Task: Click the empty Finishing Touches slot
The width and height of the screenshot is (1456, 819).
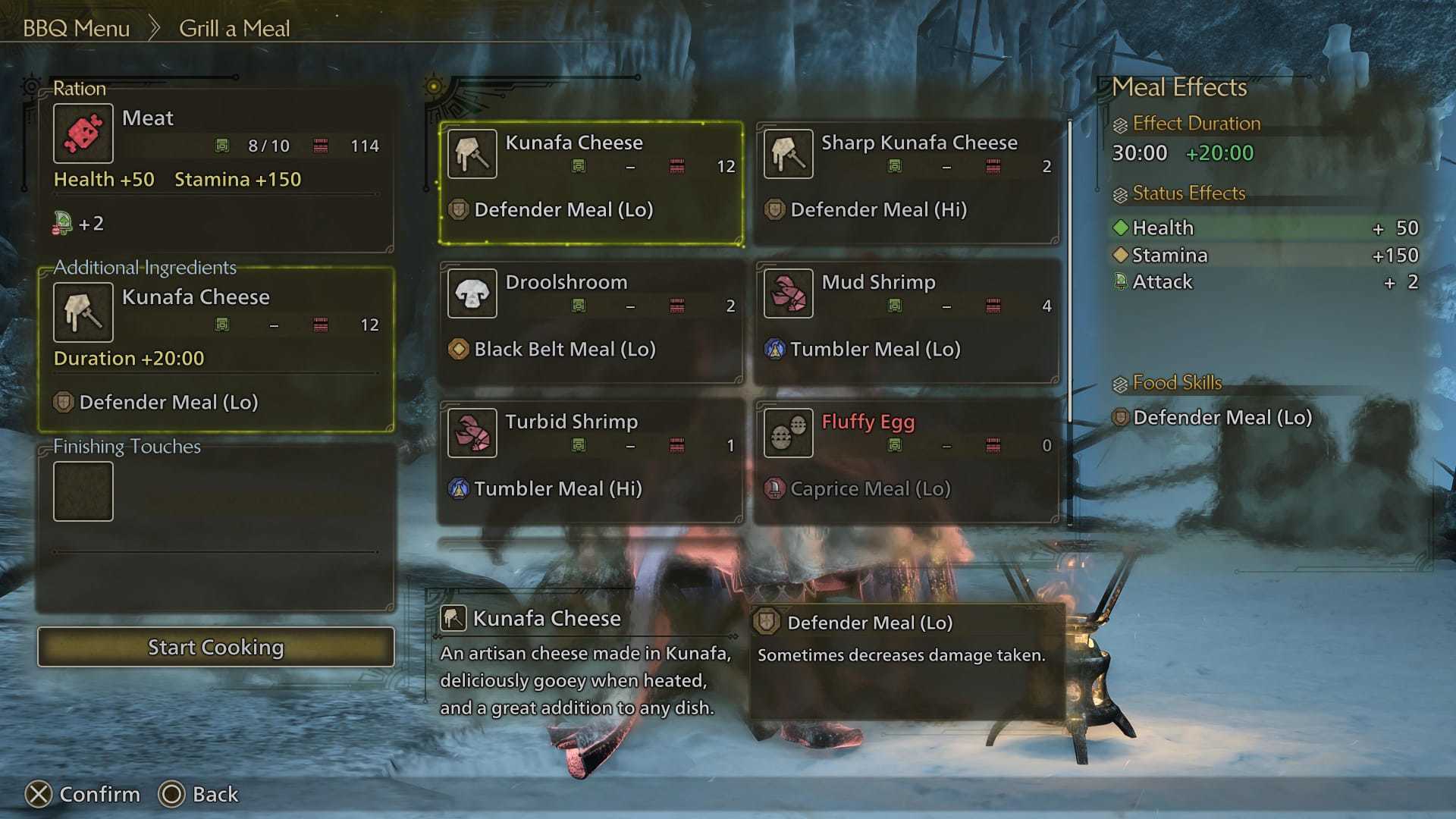Action: click(83, 491)
